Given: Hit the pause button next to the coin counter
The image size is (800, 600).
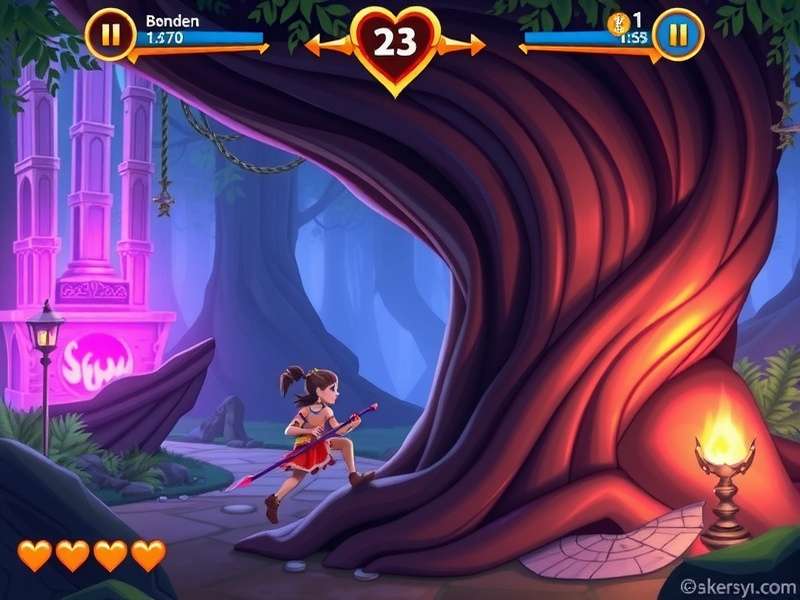Looking at the screenshot, I should [679, 35].
